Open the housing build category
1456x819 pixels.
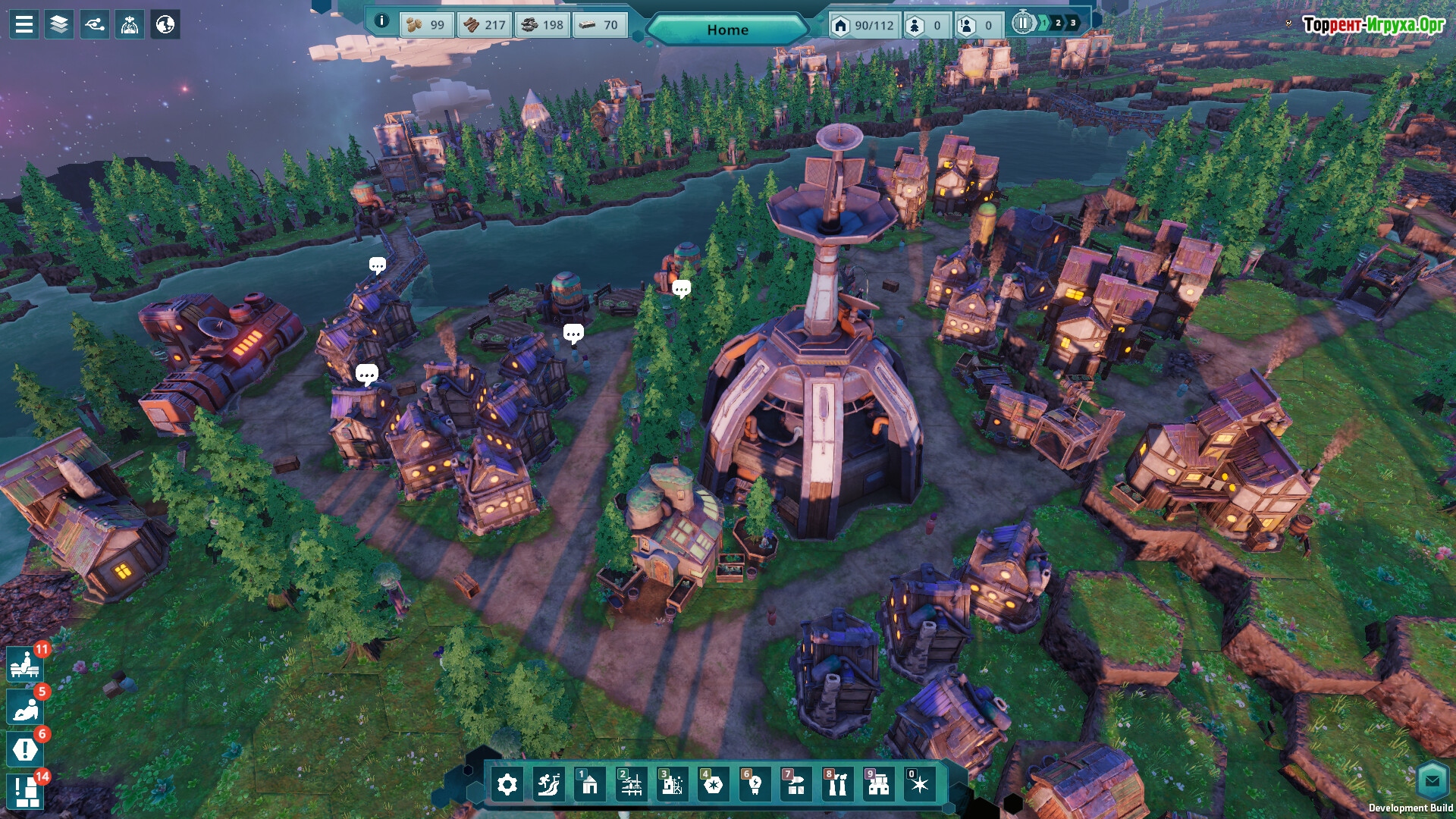[589, 785]
